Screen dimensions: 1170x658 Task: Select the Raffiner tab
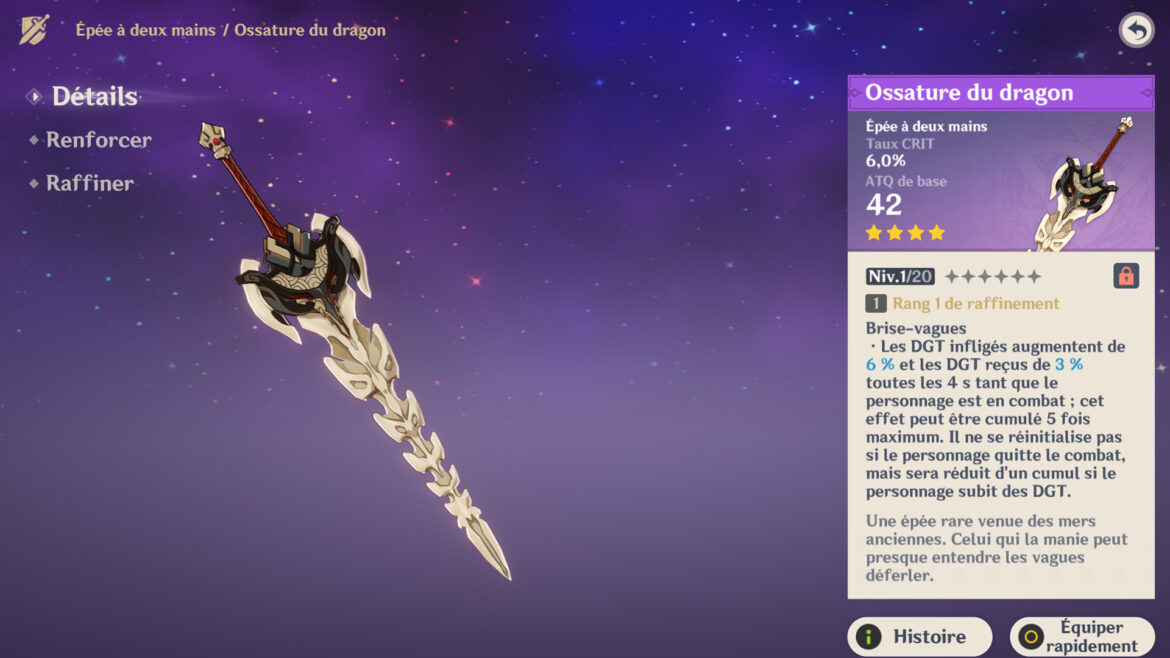tap(89, 183)
